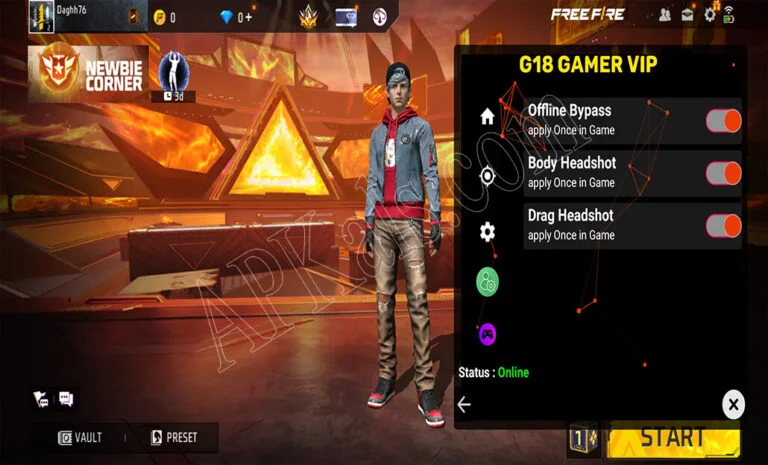This screenshot has width=768, height=465.
Task: Toggle the Offline Bypass switch
Action: (723, 121)
